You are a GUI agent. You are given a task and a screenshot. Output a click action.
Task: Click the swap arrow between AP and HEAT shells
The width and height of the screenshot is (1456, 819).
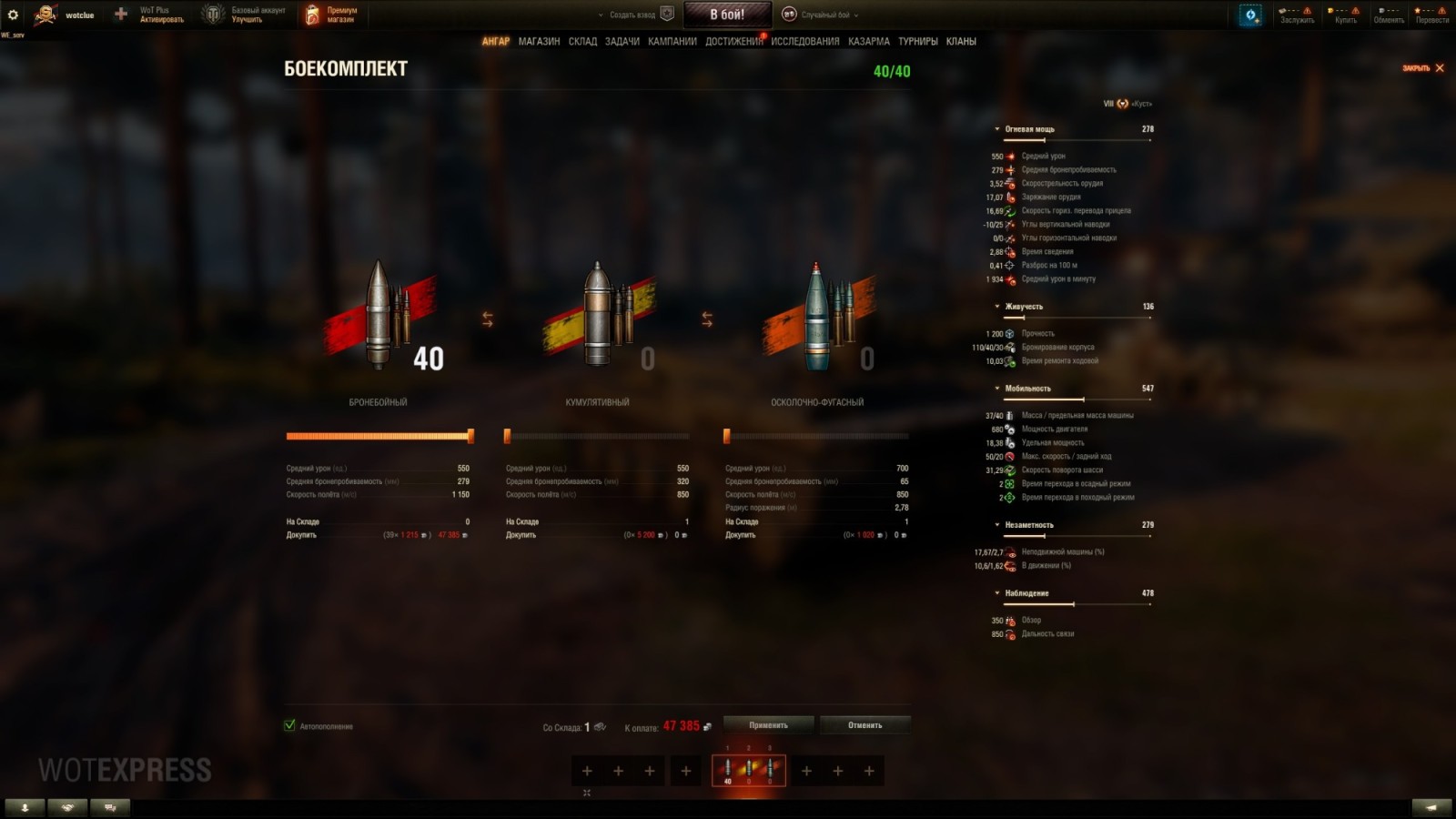pyautogui.click(x=490, y=318)
